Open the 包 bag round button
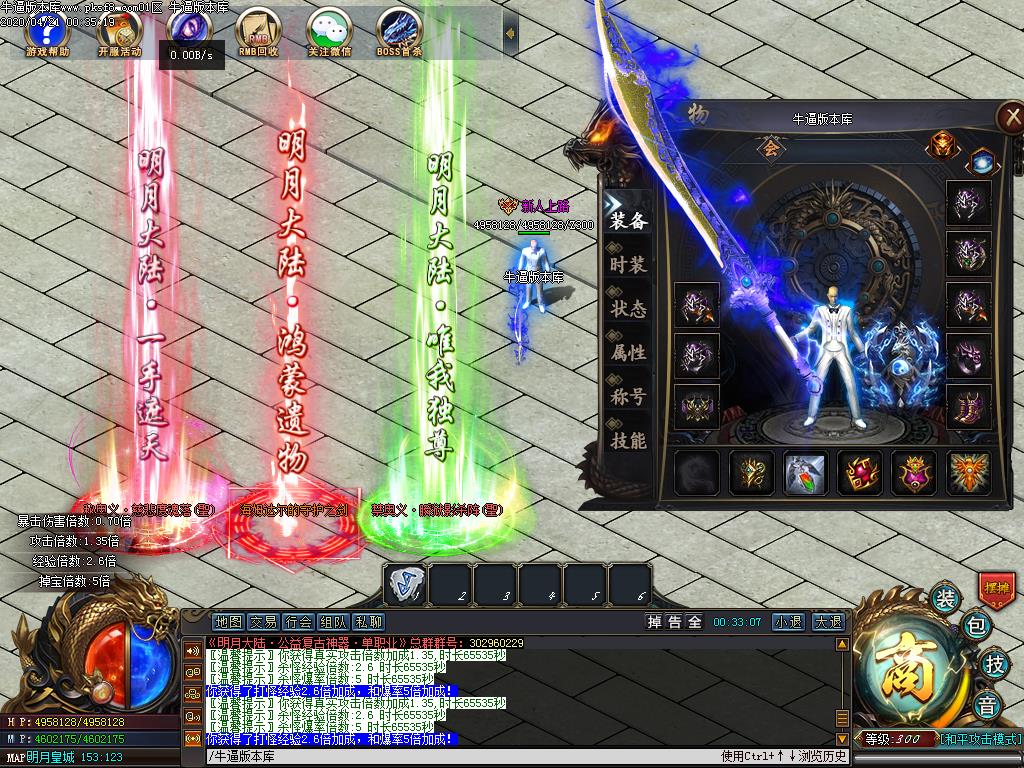Image resolution: width=1024 pixels, height=768 pixels. [x=976, y=628]
